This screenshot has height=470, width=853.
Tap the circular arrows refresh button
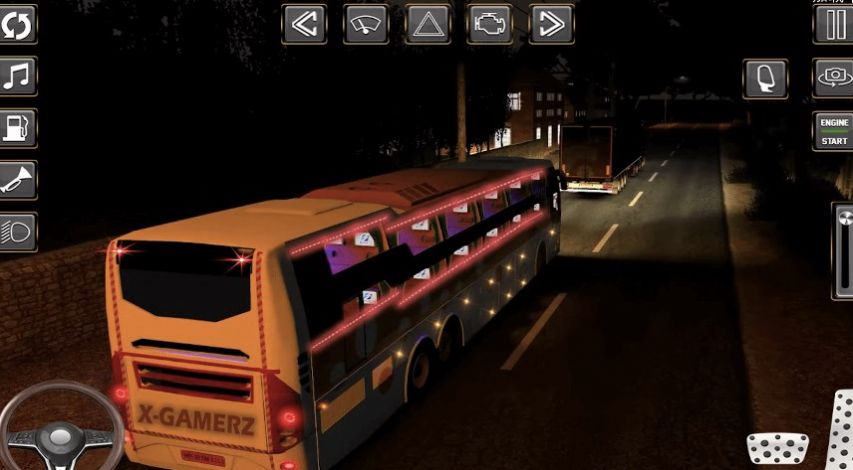coord(18,24)
